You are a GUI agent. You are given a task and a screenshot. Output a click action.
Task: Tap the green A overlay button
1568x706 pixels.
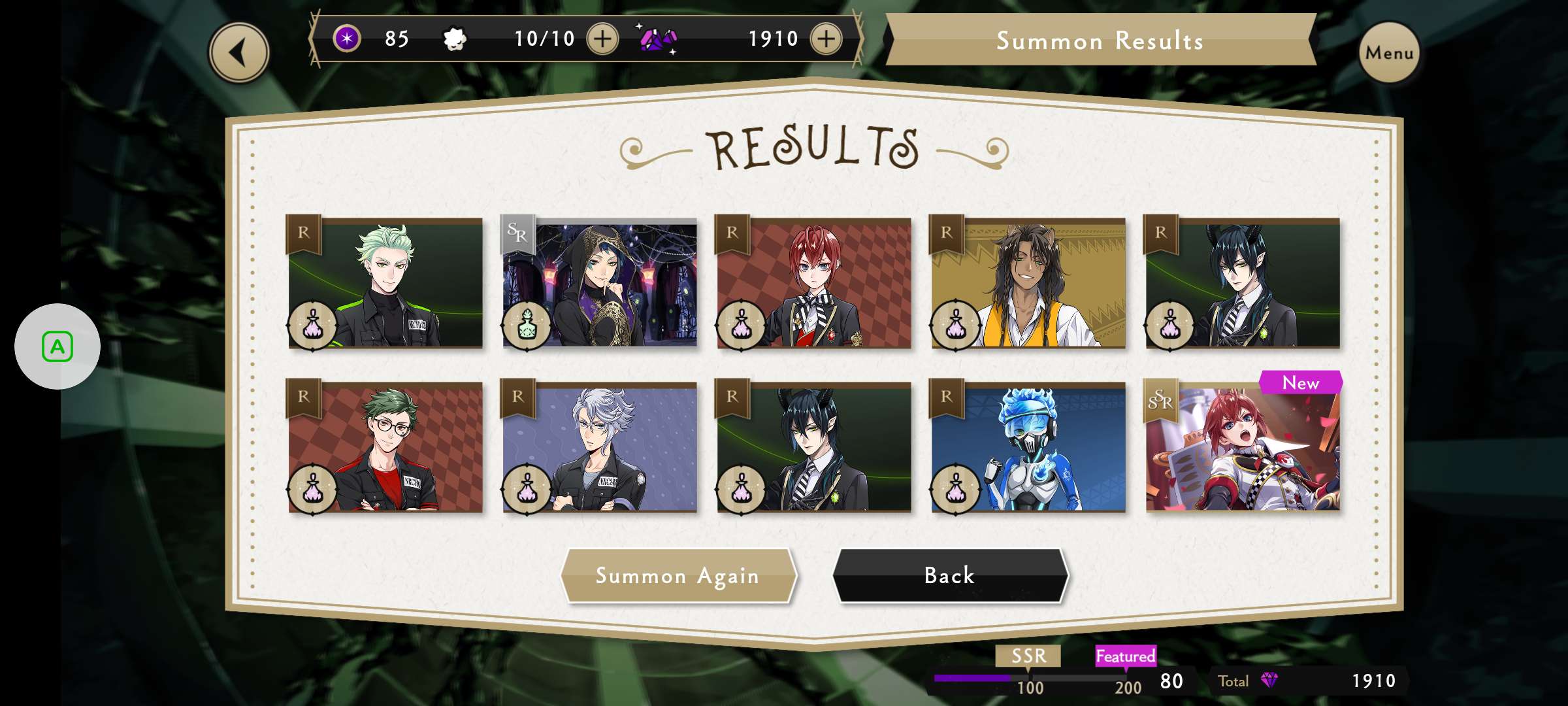tap(57, 346)
